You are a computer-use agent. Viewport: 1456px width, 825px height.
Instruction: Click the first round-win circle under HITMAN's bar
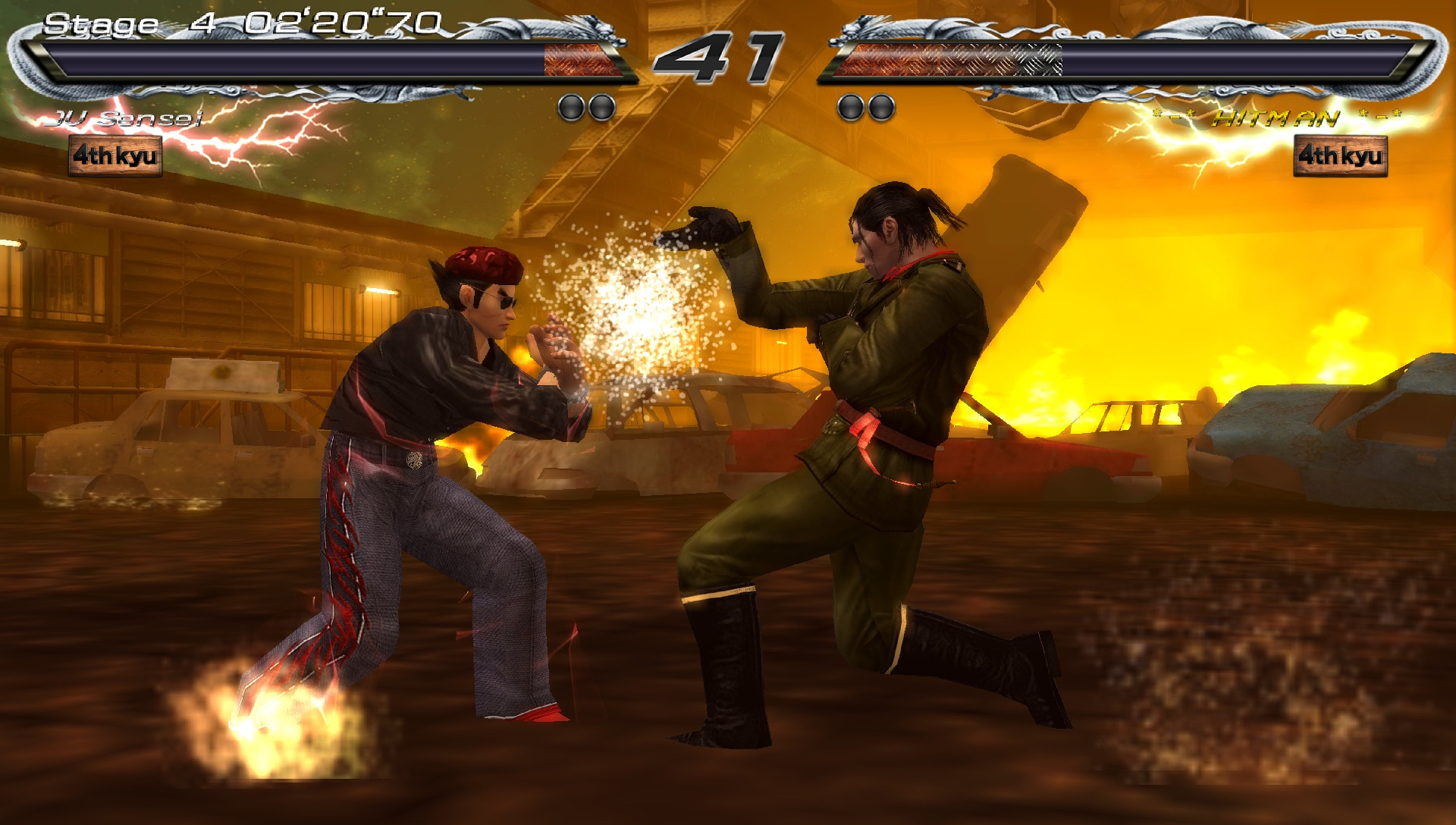(x=849, y=106)
